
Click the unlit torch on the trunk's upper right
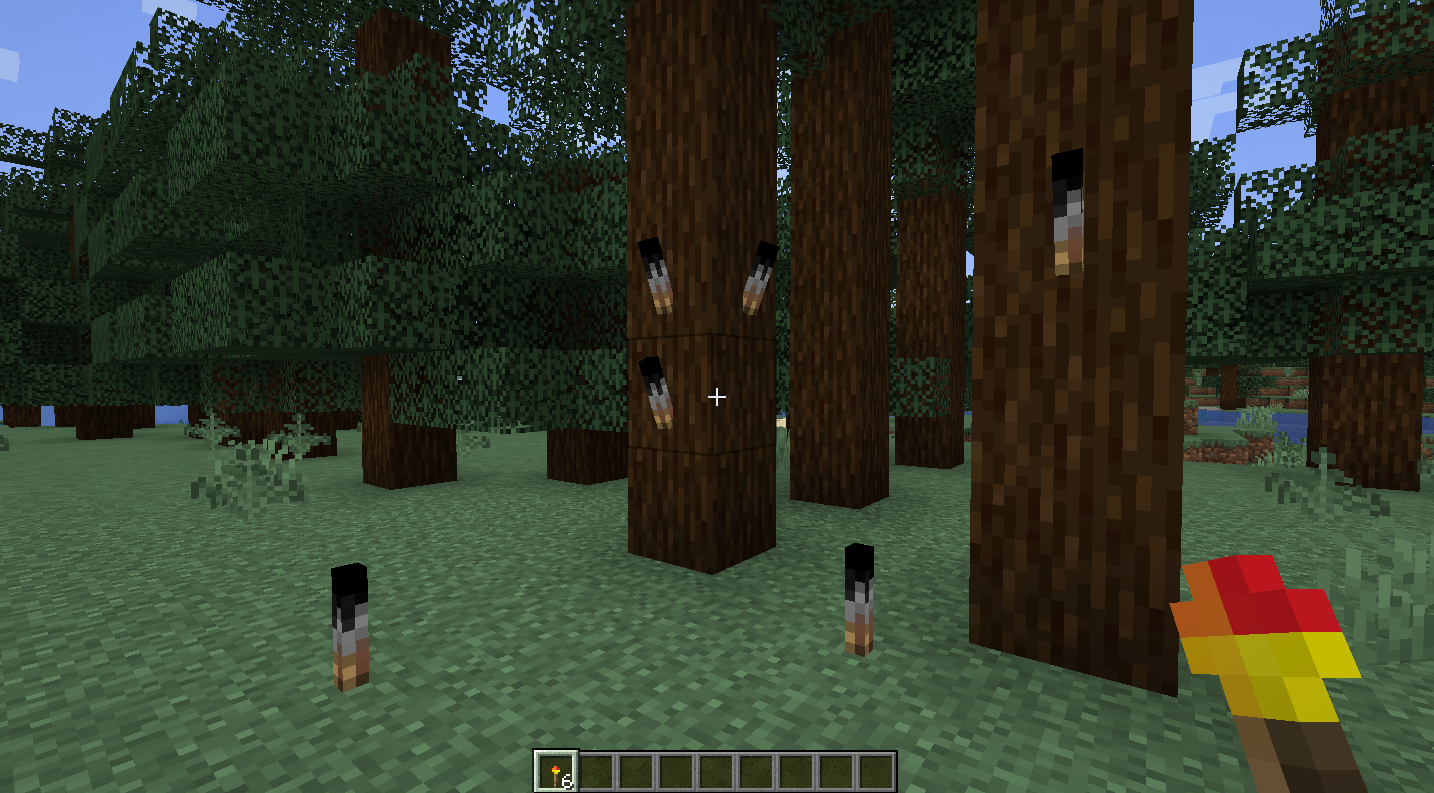click(756, 275)
